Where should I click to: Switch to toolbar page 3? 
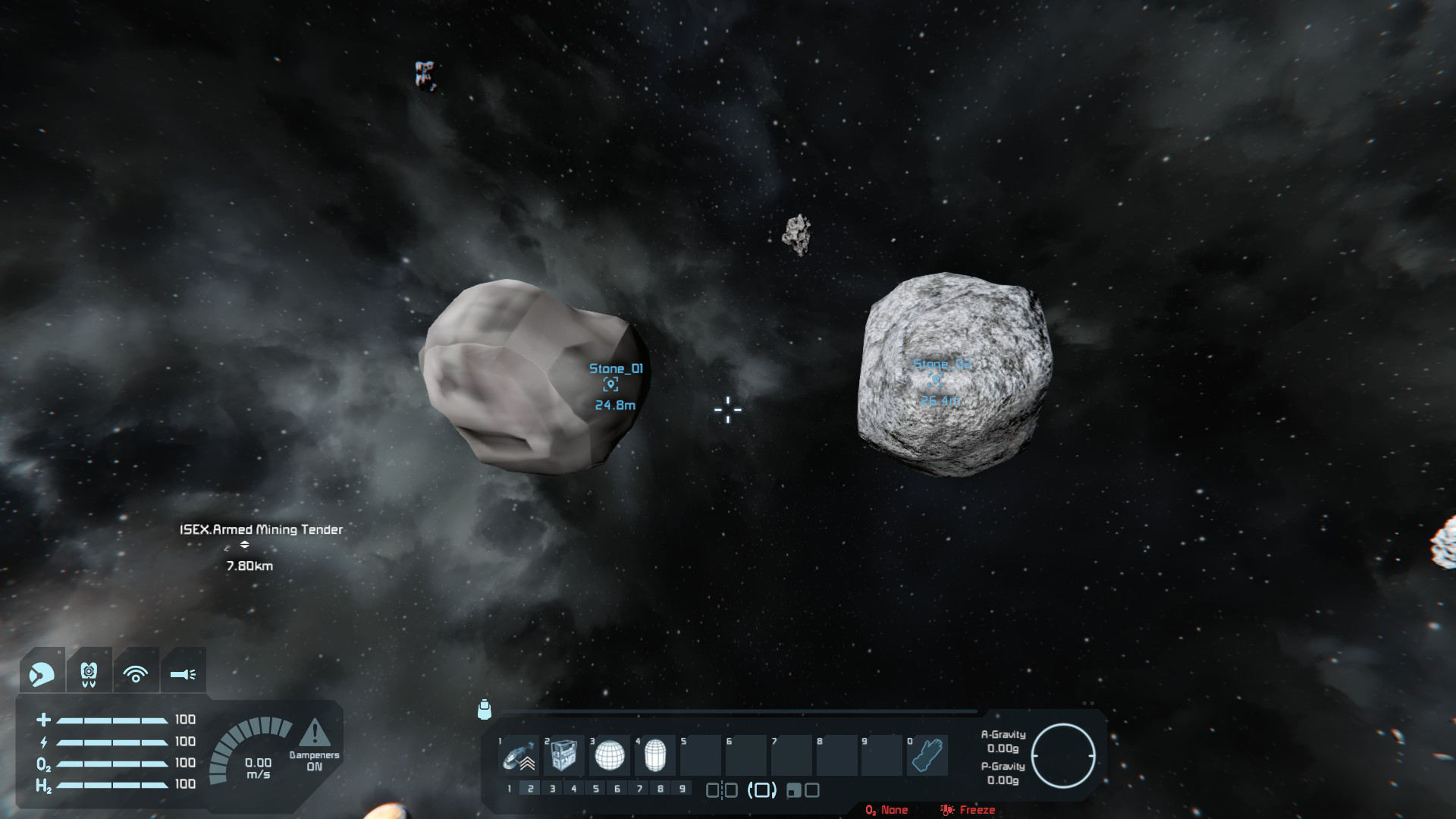point(552,789)
